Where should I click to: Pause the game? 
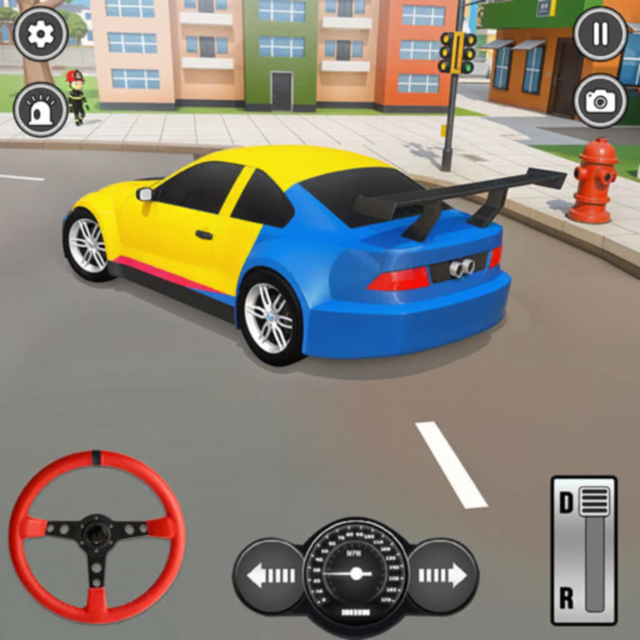point(601,35)
